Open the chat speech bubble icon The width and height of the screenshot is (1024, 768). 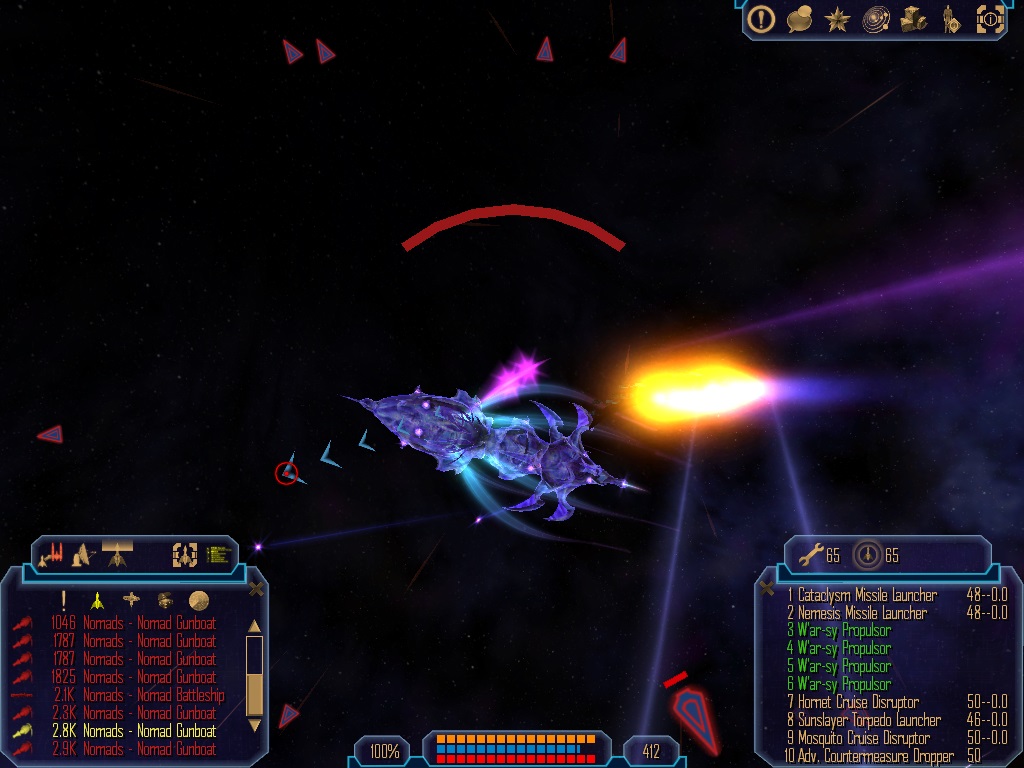click(x=799, y=18)
